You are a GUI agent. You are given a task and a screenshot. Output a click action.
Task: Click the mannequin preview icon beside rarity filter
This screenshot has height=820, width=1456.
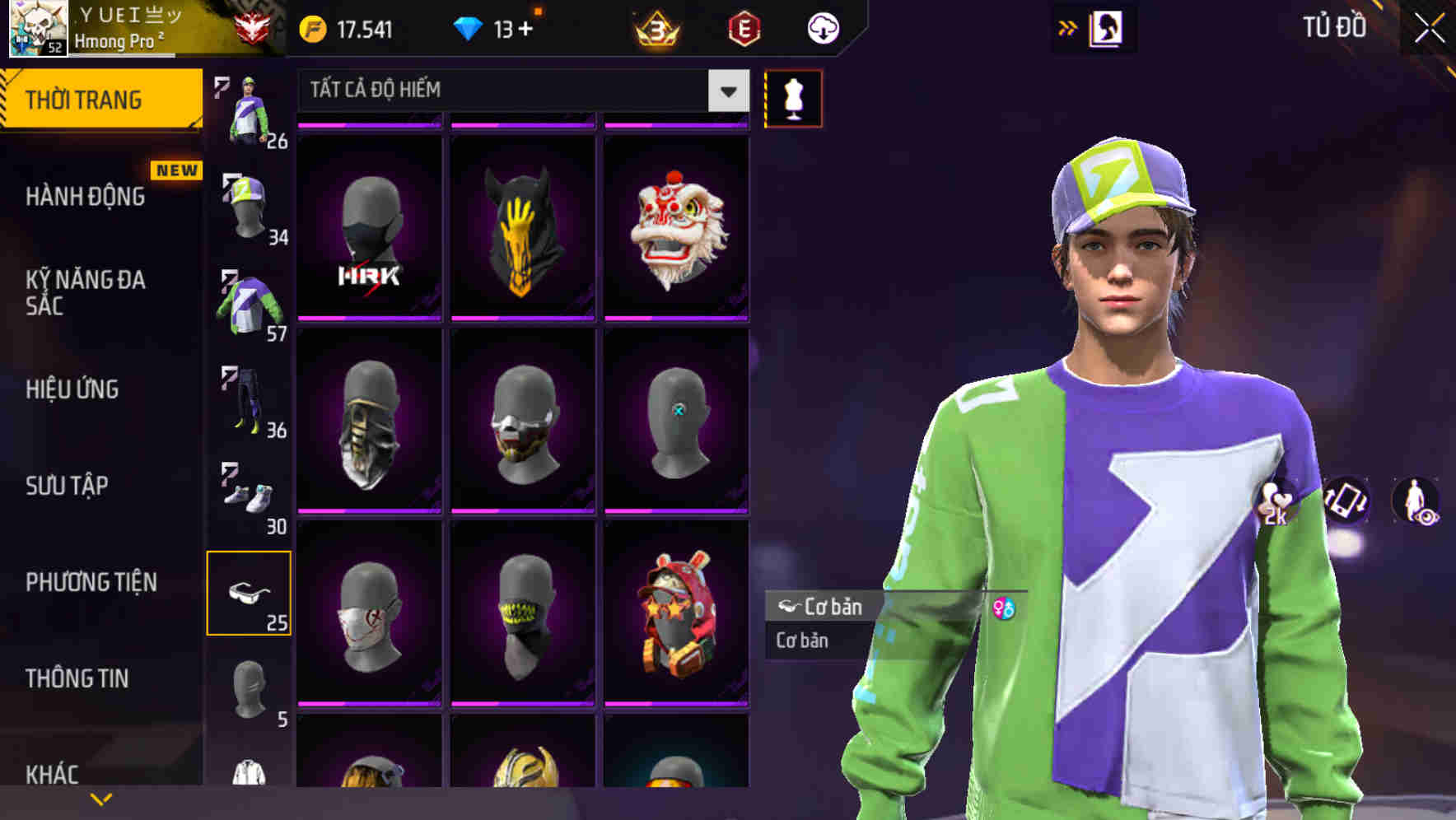point(792,97)
